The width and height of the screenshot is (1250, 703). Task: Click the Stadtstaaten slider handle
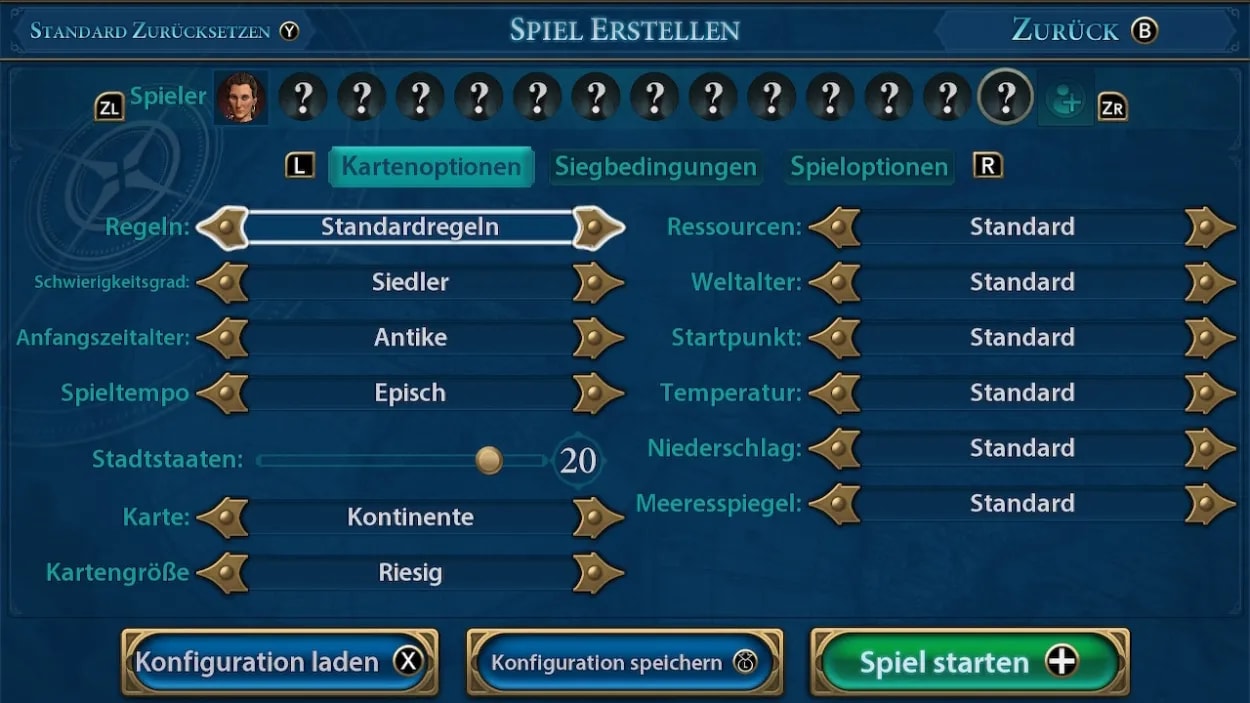click(489, 460)
